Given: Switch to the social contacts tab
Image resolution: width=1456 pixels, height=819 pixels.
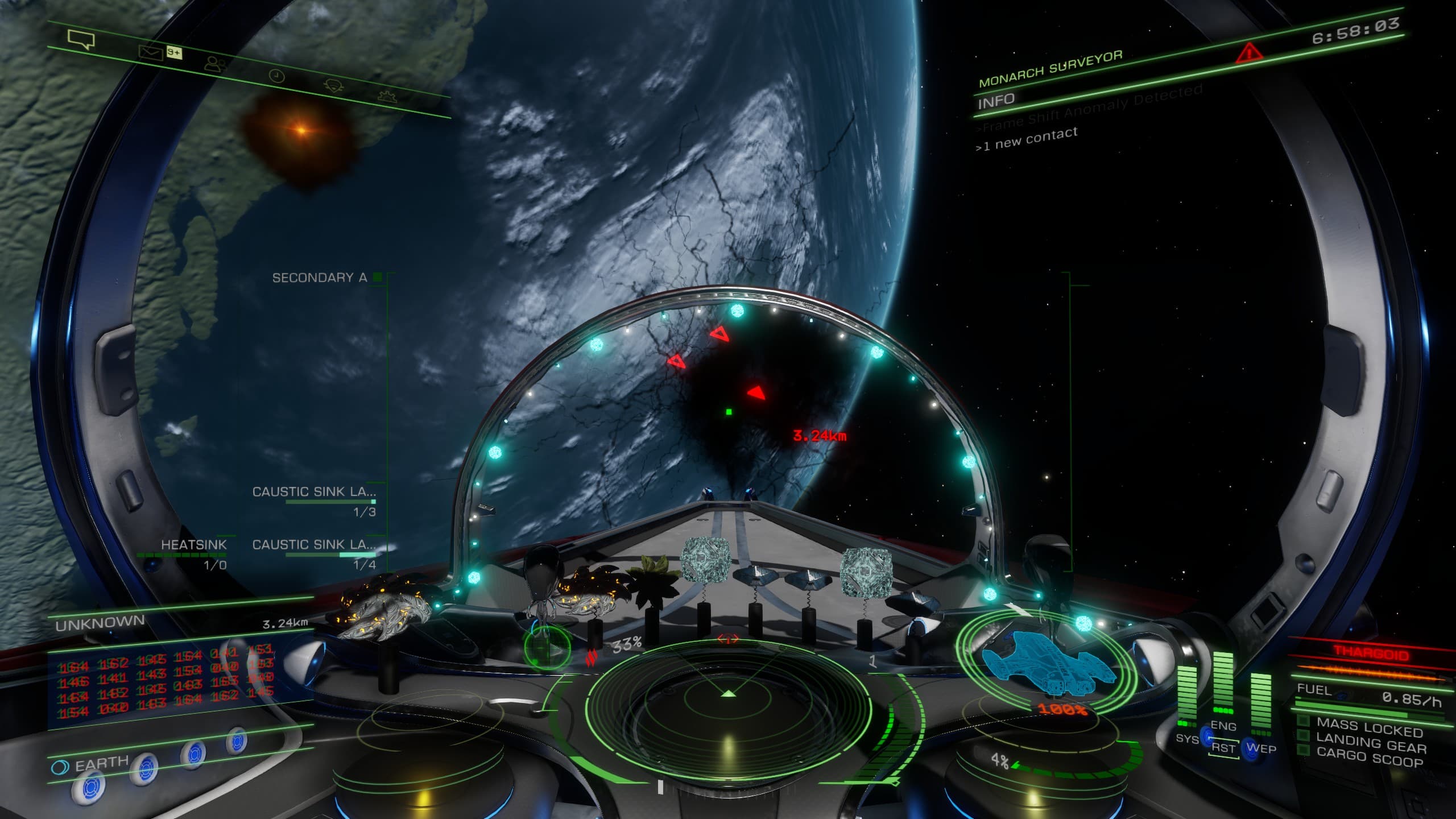Looking at the screenshot, I should [215, 64].
